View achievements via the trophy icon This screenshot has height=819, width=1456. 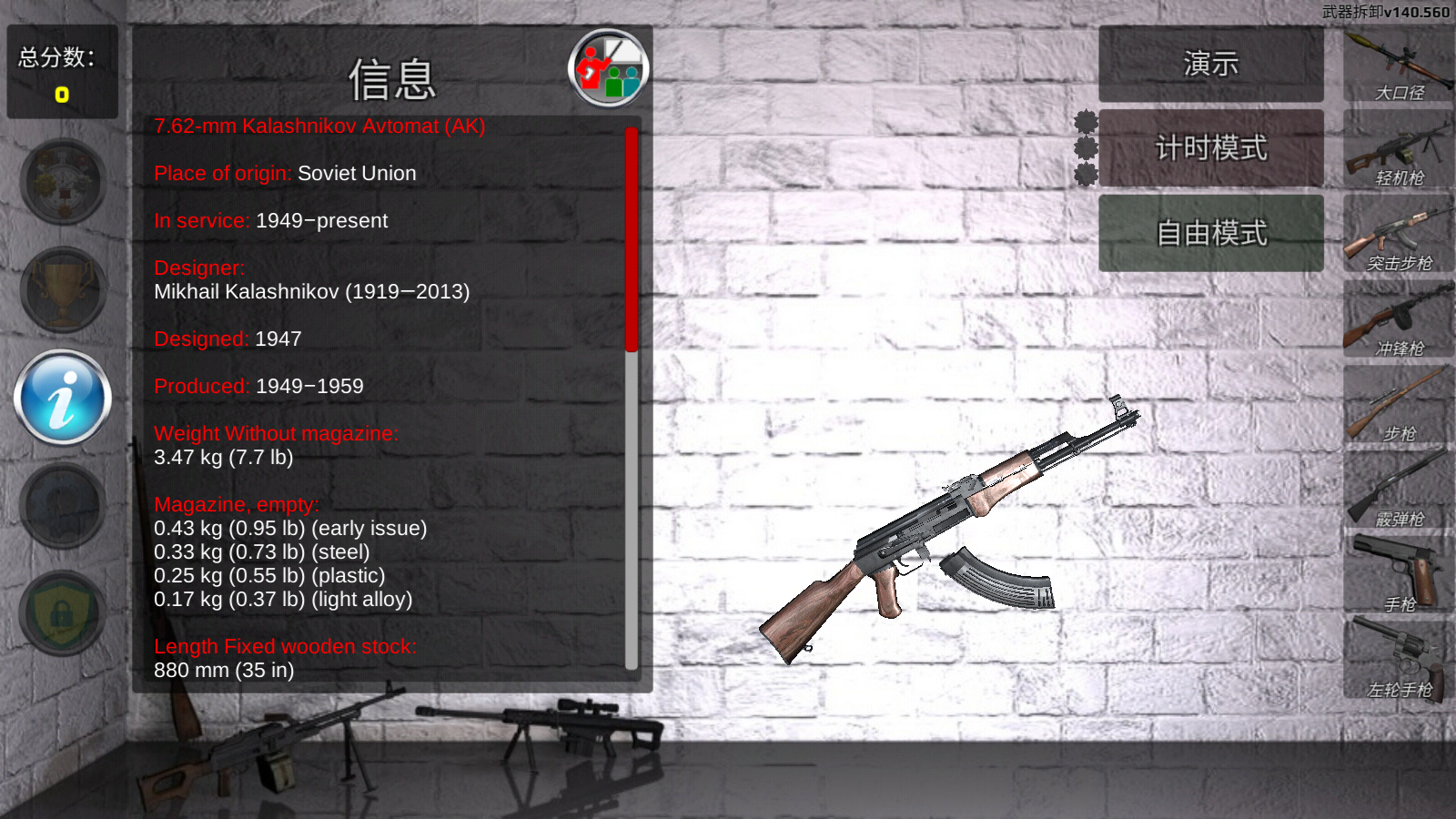pos(61,289)
